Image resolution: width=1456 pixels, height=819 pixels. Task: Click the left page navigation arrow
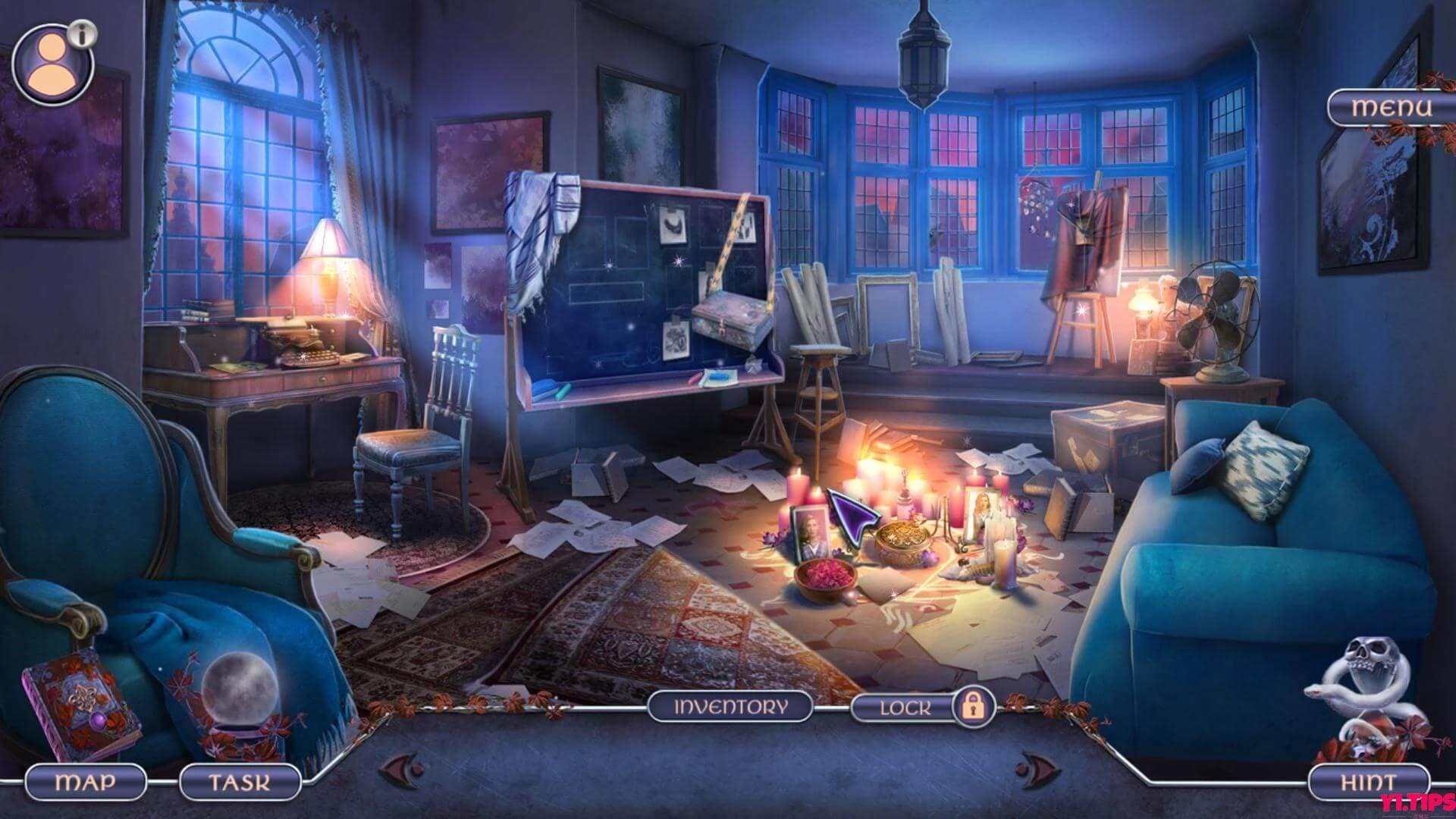coord(402,770)
